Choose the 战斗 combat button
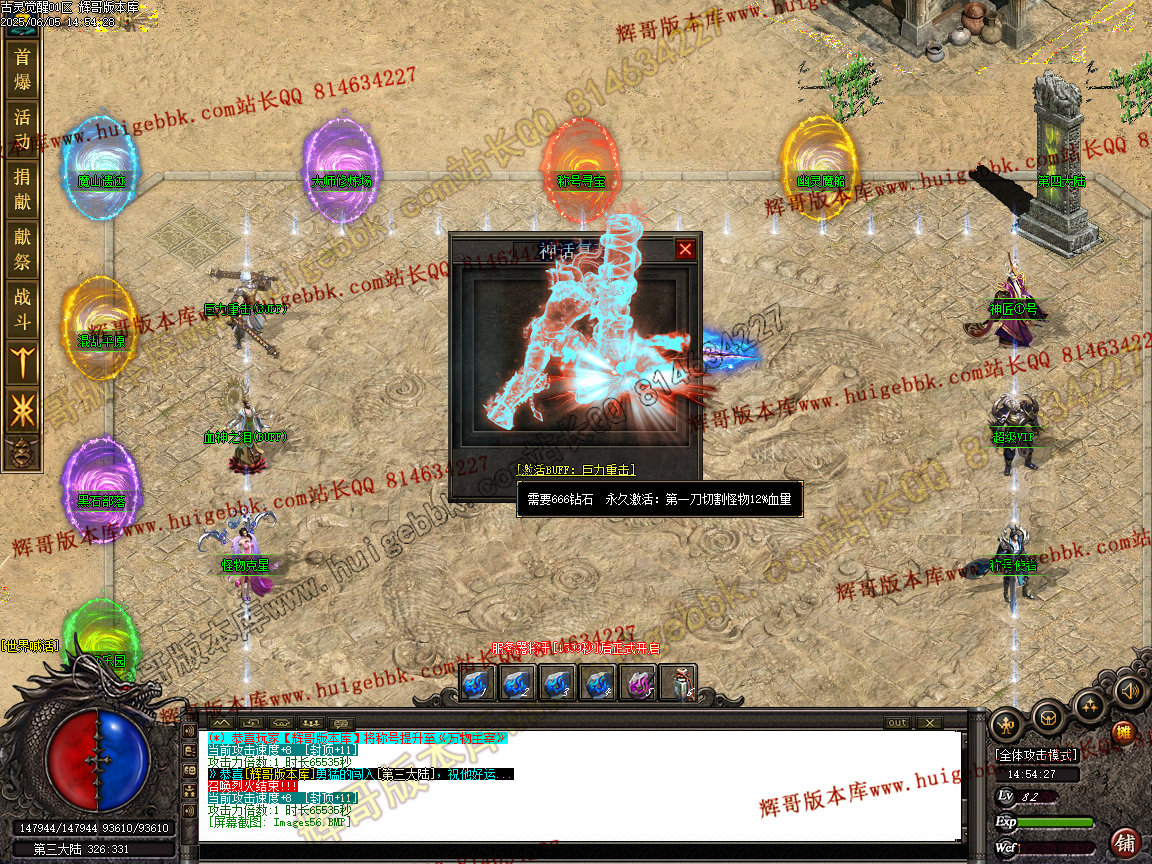 tap(22, 309)
